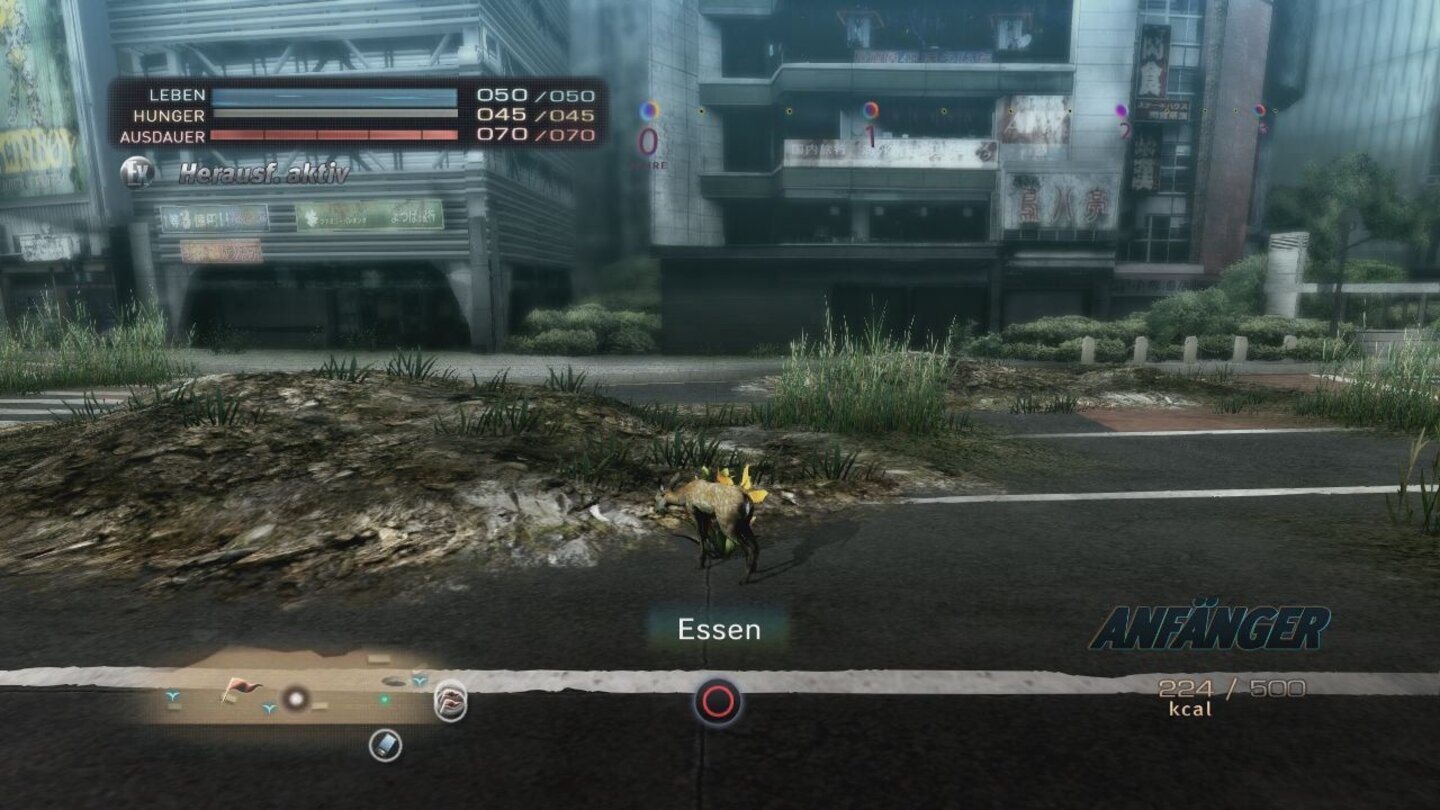1440x810 pixels.
Task: Select the circled blue item icon below the minimap
Action: pos(385,744)
